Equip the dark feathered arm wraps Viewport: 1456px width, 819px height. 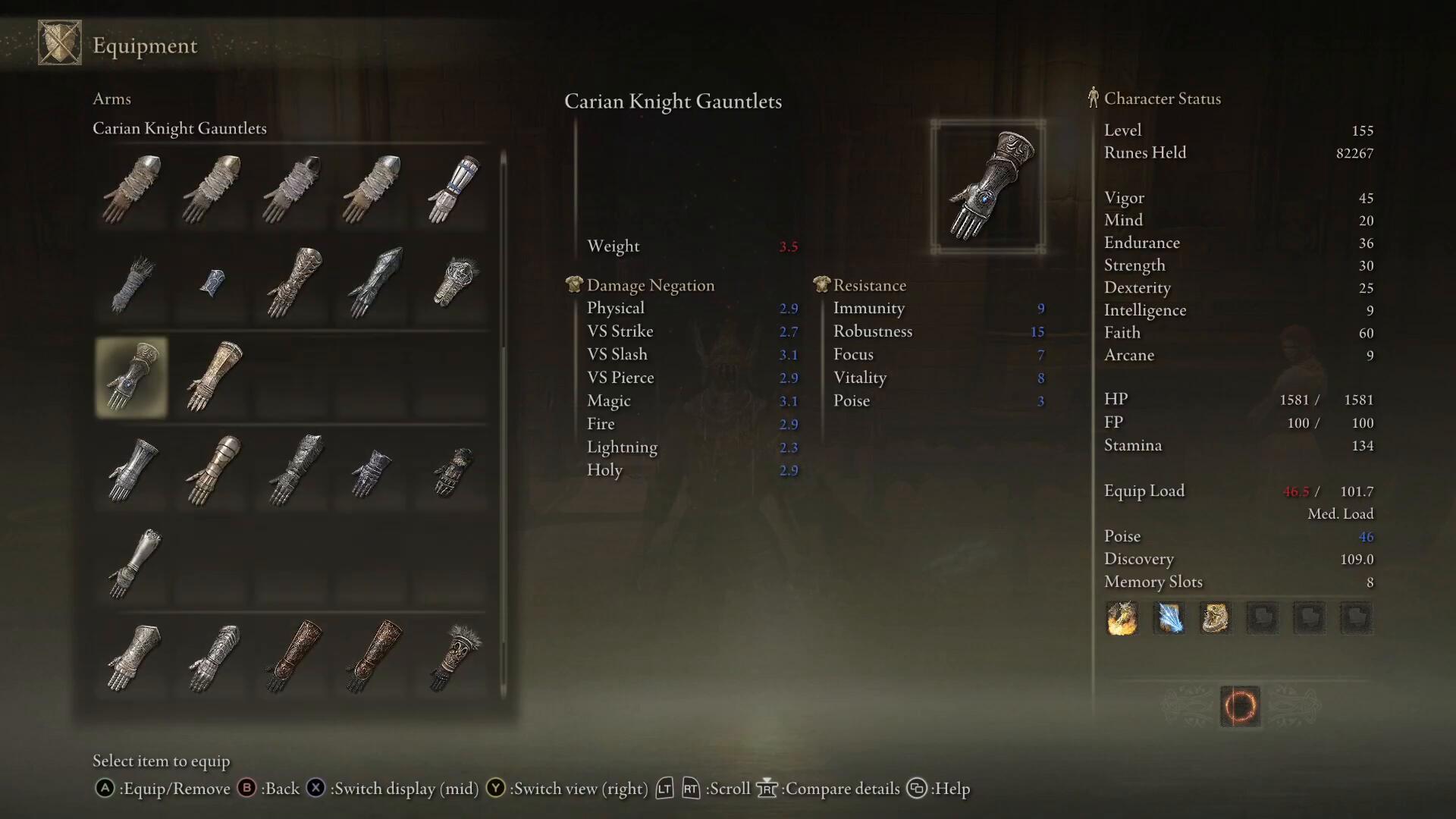click(x=131, y=284)
